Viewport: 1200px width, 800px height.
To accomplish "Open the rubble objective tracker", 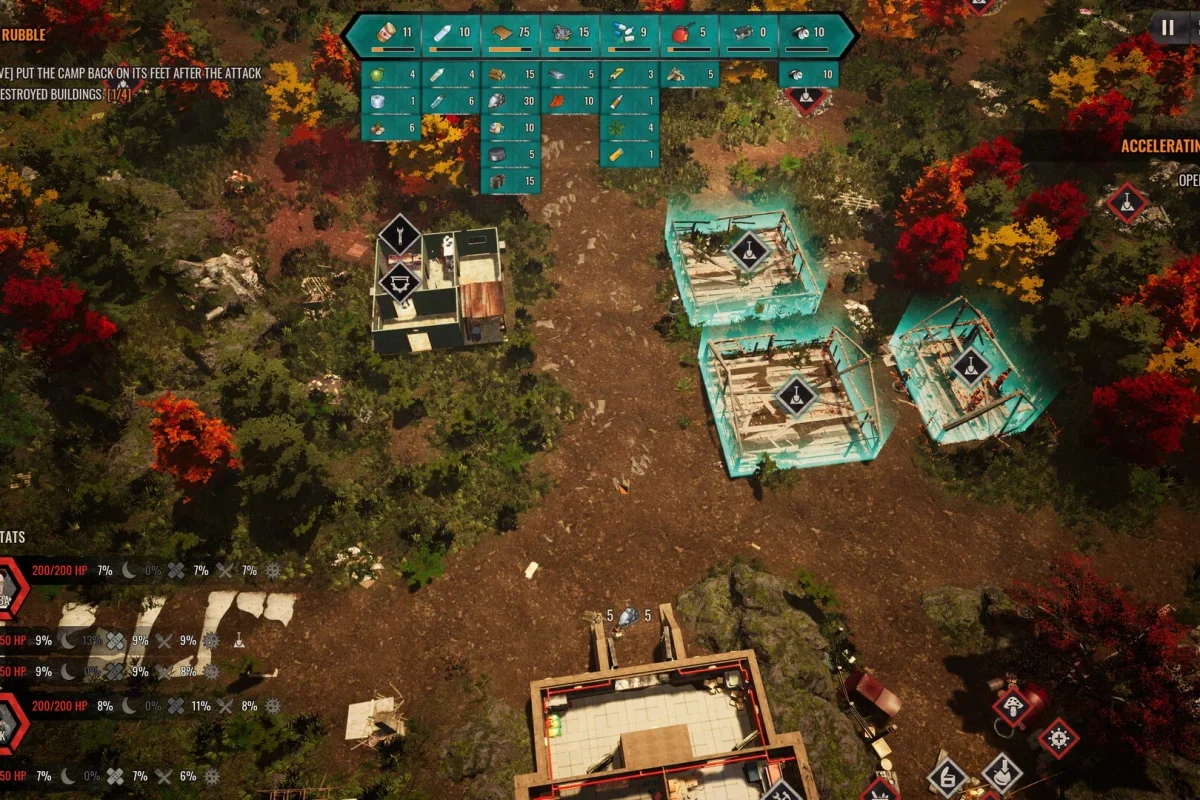I will click(24, 35).
